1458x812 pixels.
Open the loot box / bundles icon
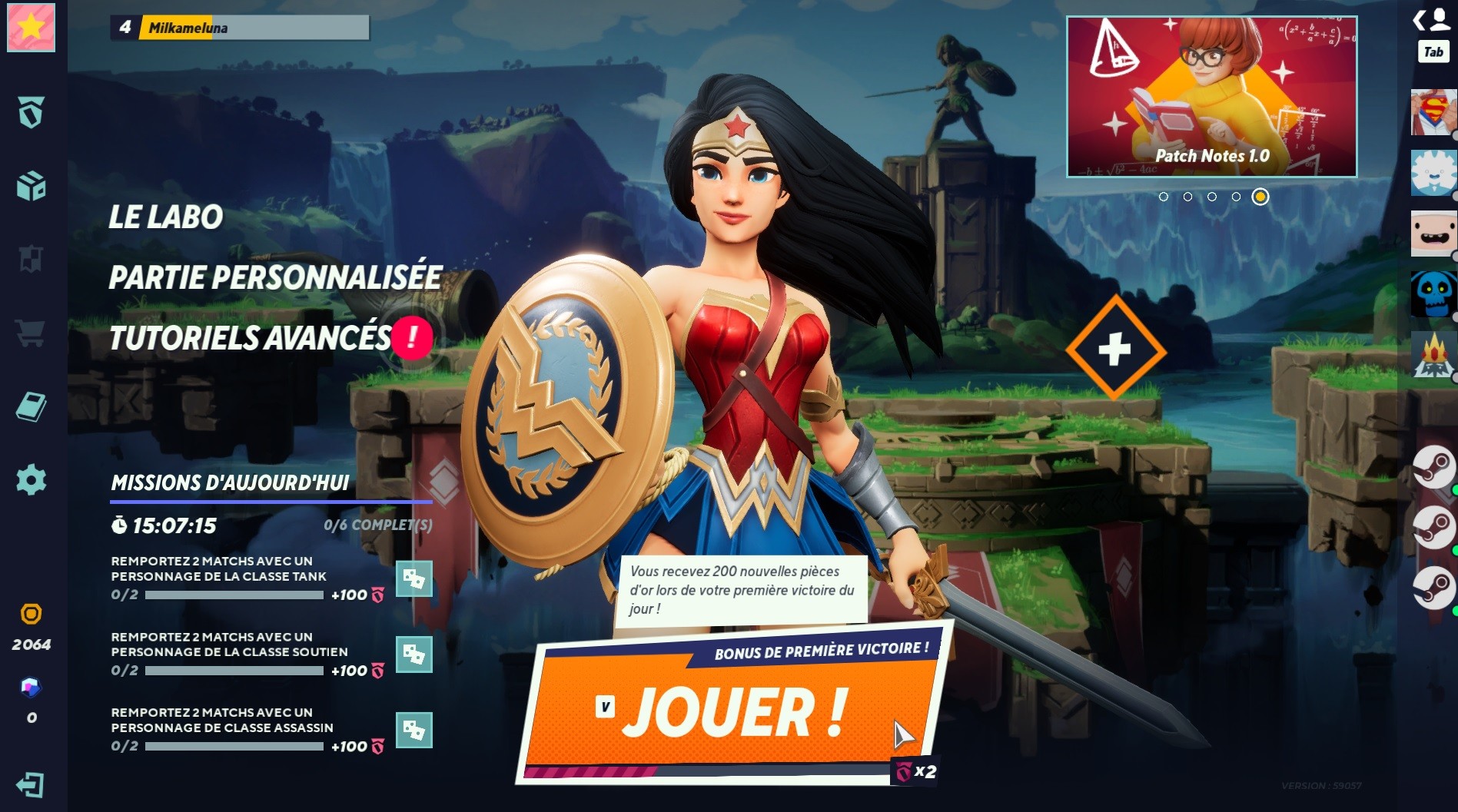point(29,184)
